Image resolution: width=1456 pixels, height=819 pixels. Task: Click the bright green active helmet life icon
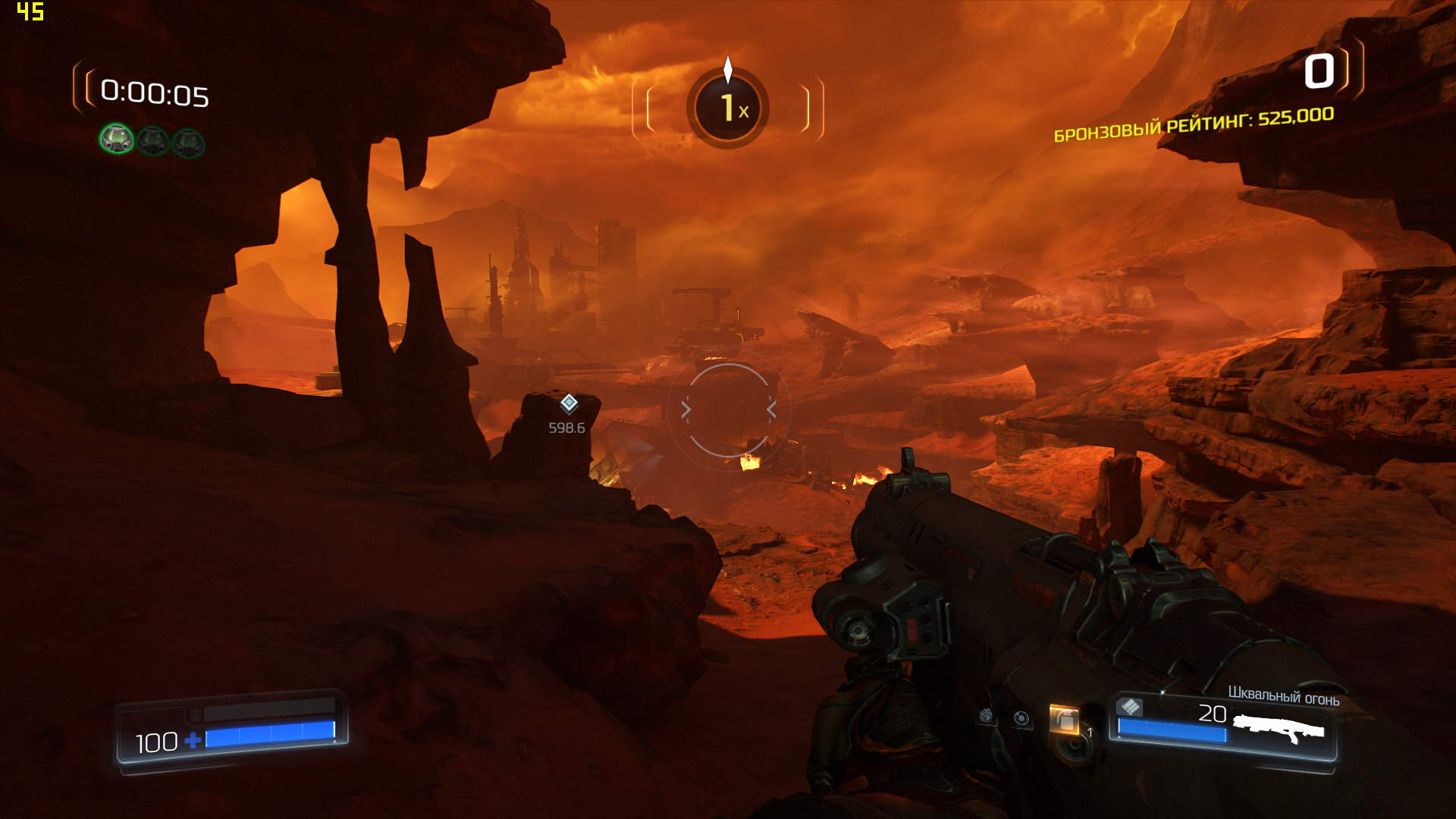117,140
